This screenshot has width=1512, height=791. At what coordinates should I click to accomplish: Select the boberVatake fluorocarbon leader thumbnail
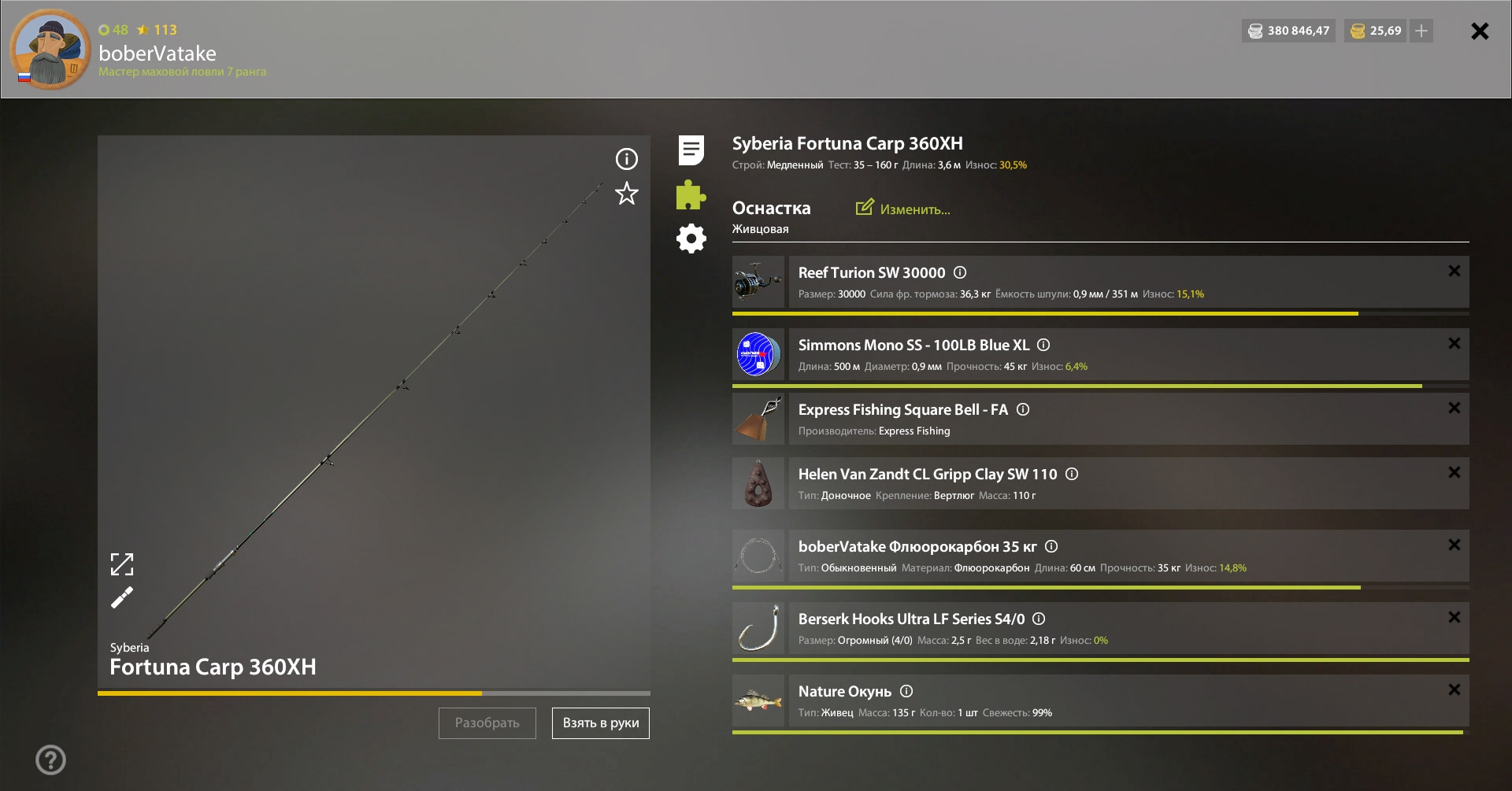[x=758, y=556]
